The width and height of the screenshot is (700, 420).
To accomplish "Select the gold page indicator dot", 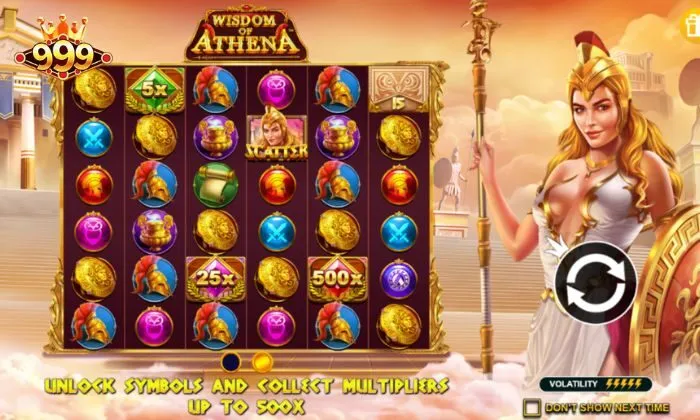I will [x=262, y=361].
